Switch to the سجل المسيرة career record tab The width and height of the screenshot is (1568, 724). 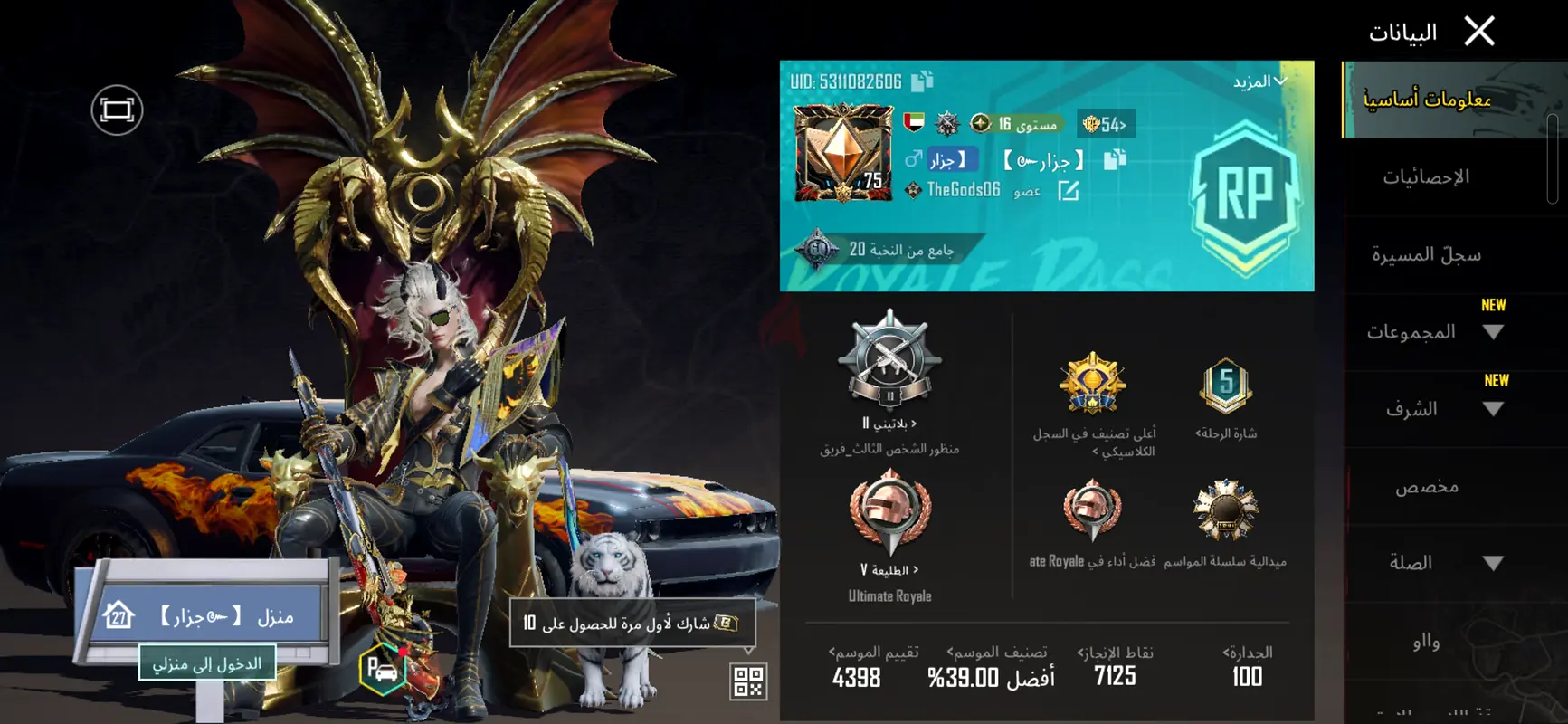point(1425,255)
